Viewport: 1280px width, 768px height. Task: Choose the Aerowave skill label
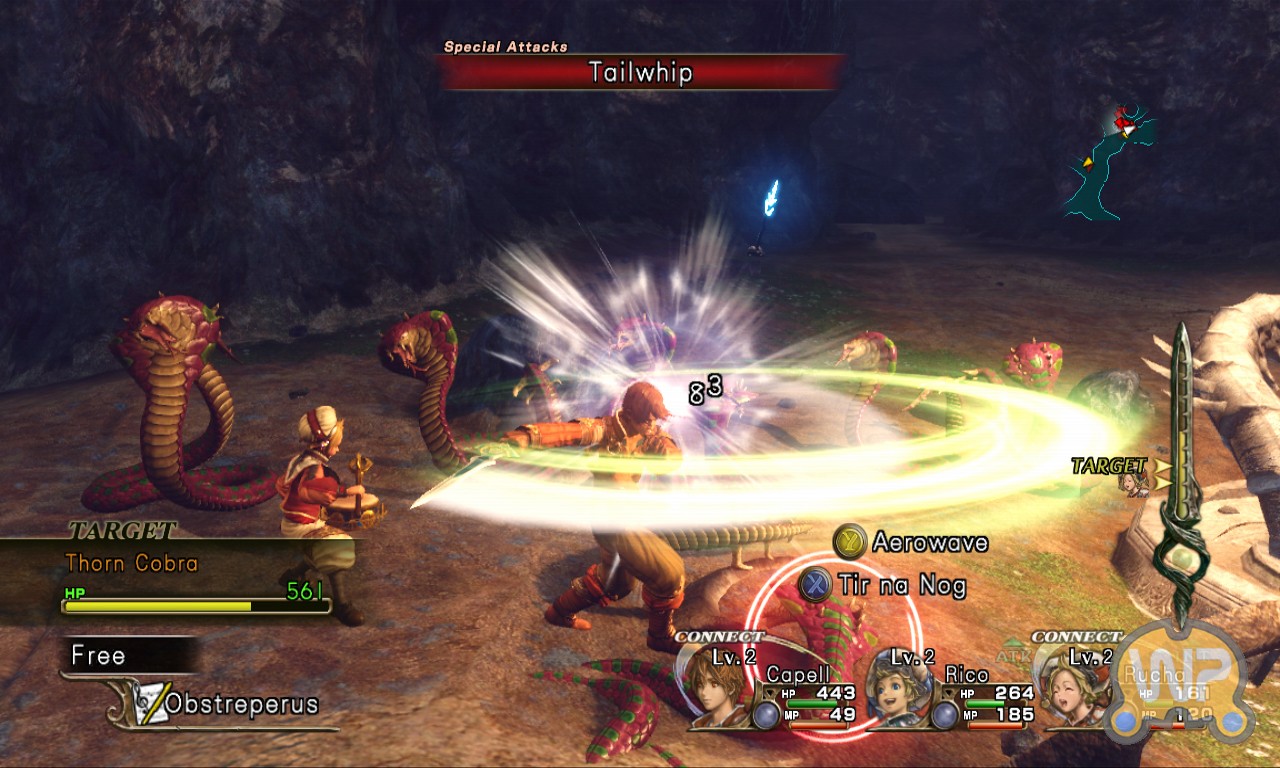coord(929,543)
